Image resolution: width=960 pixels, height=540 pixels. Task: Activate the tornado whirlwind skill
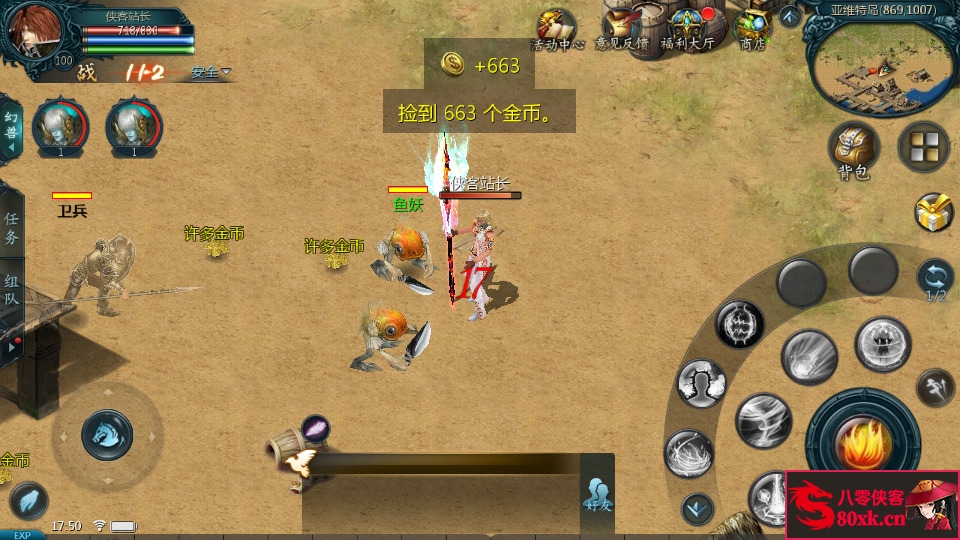pos(763,419)
